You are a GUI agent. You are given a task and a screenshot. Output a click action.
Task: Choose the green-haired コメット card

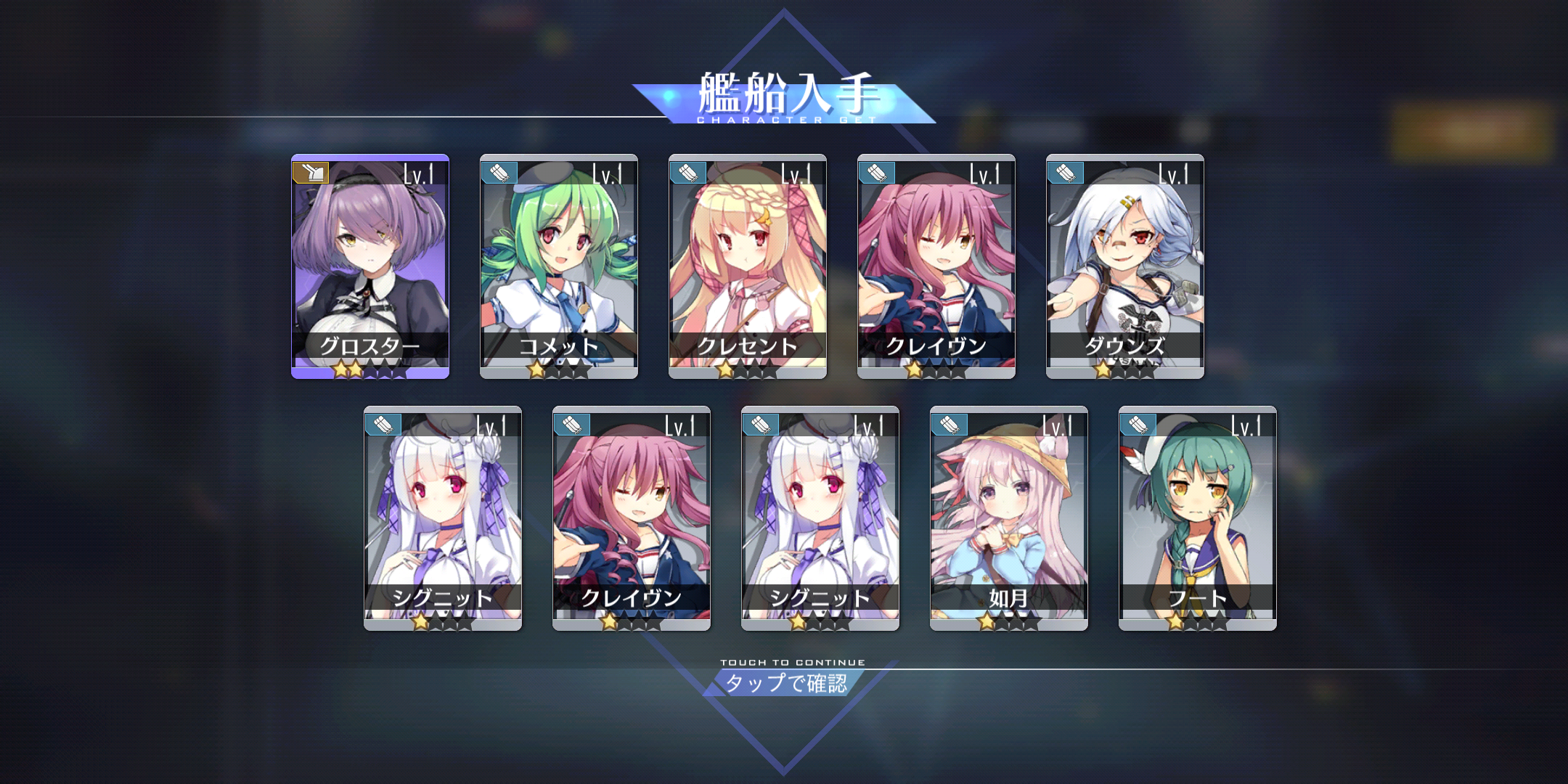pos(559,266)
